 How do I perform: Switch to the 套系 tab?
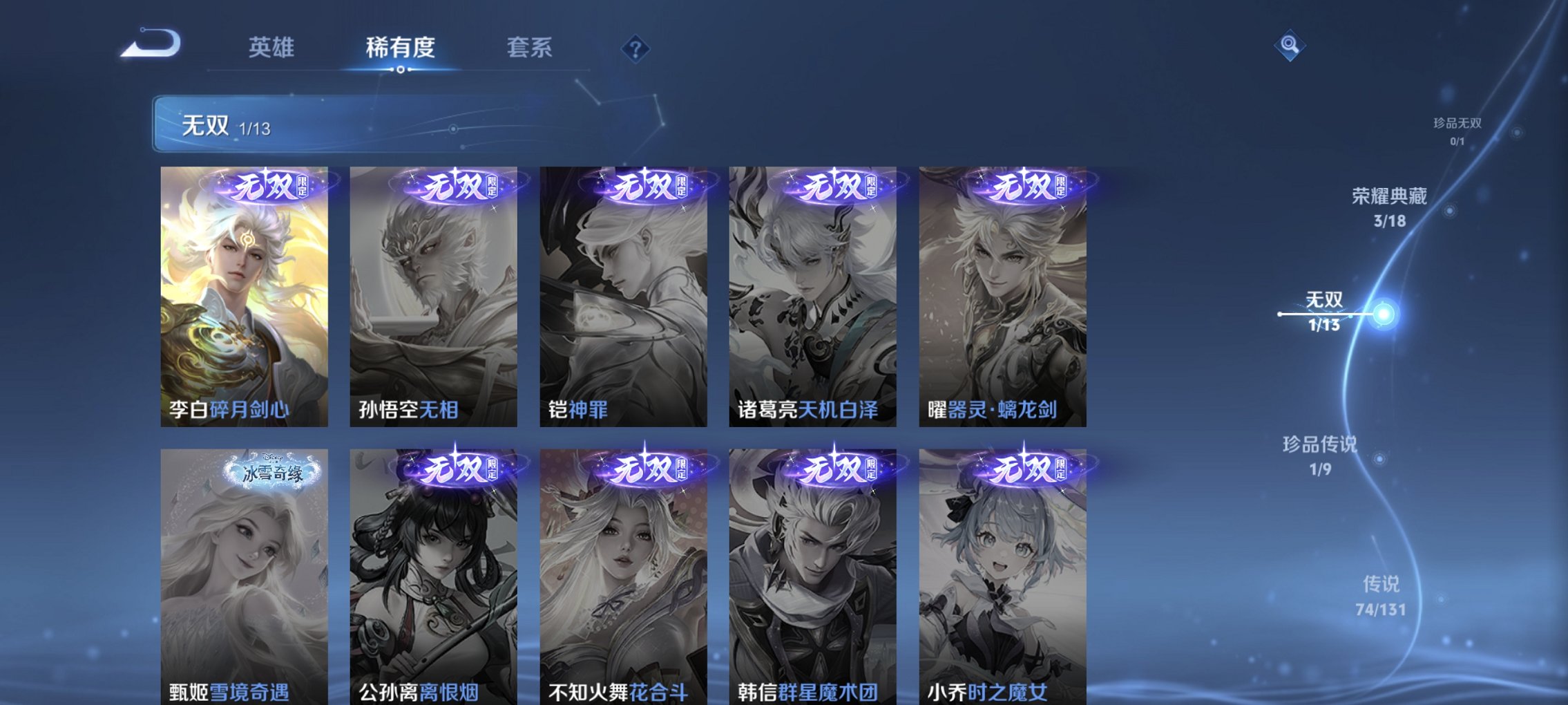coord(529,47)
